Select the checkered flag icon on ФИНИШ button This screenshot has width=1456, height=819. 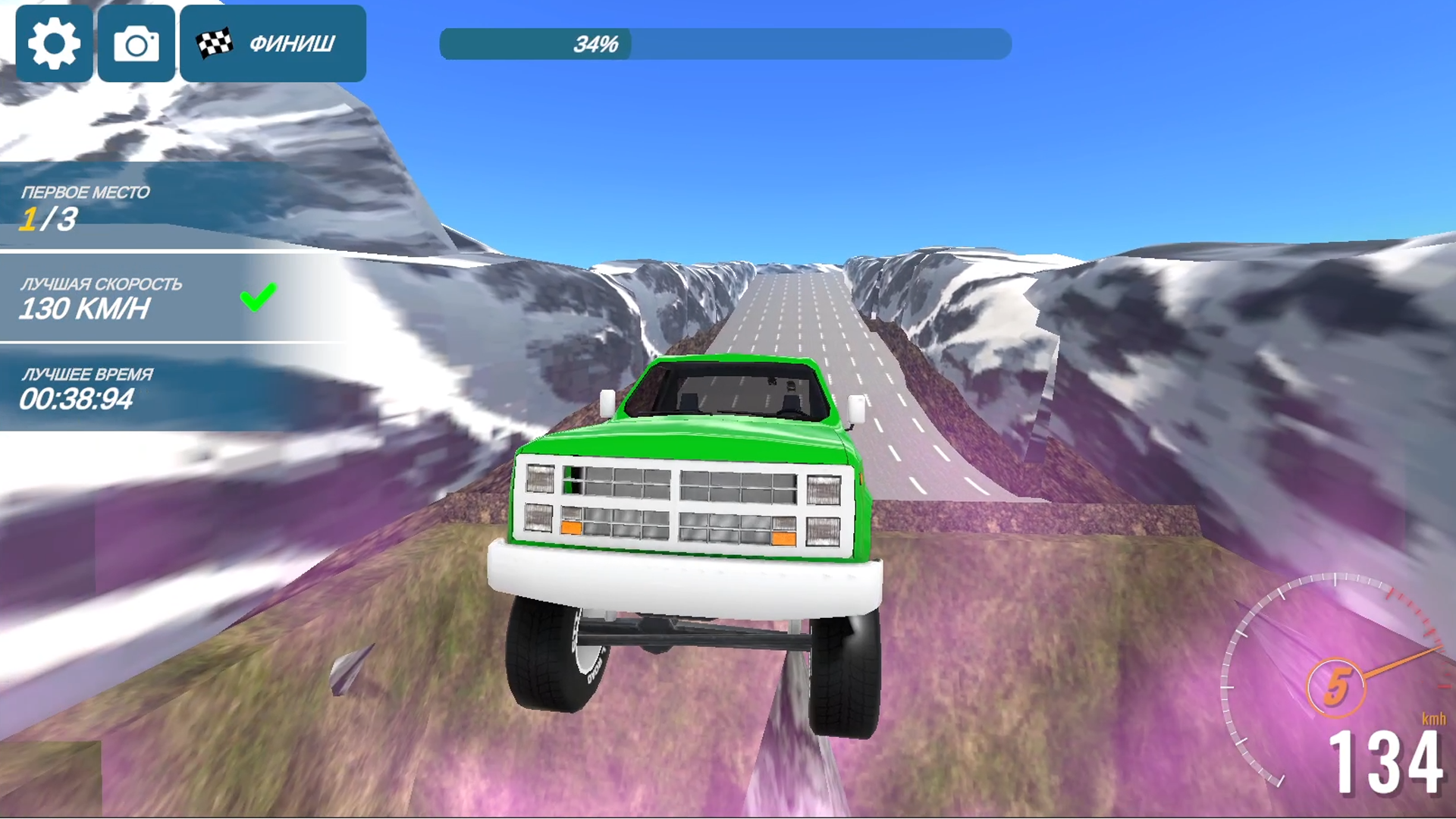[215, 43]
